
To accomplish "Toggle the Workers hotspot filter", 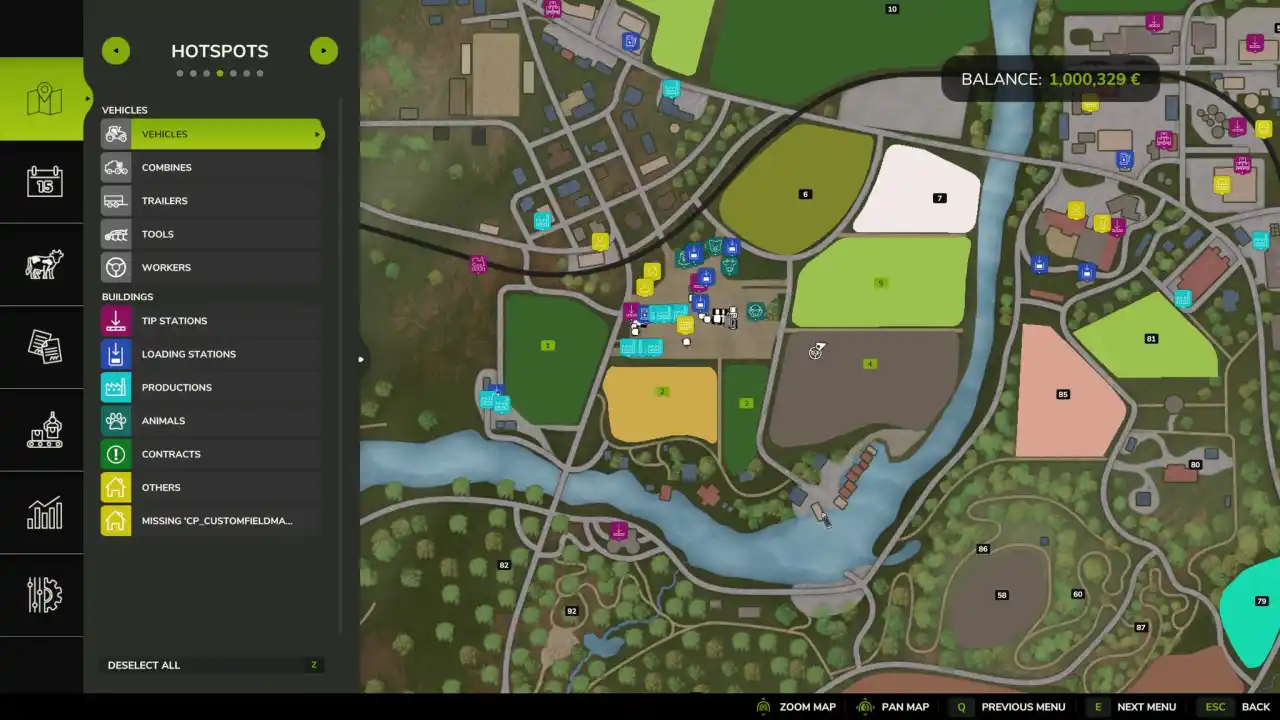I will [x=212, y=267].
